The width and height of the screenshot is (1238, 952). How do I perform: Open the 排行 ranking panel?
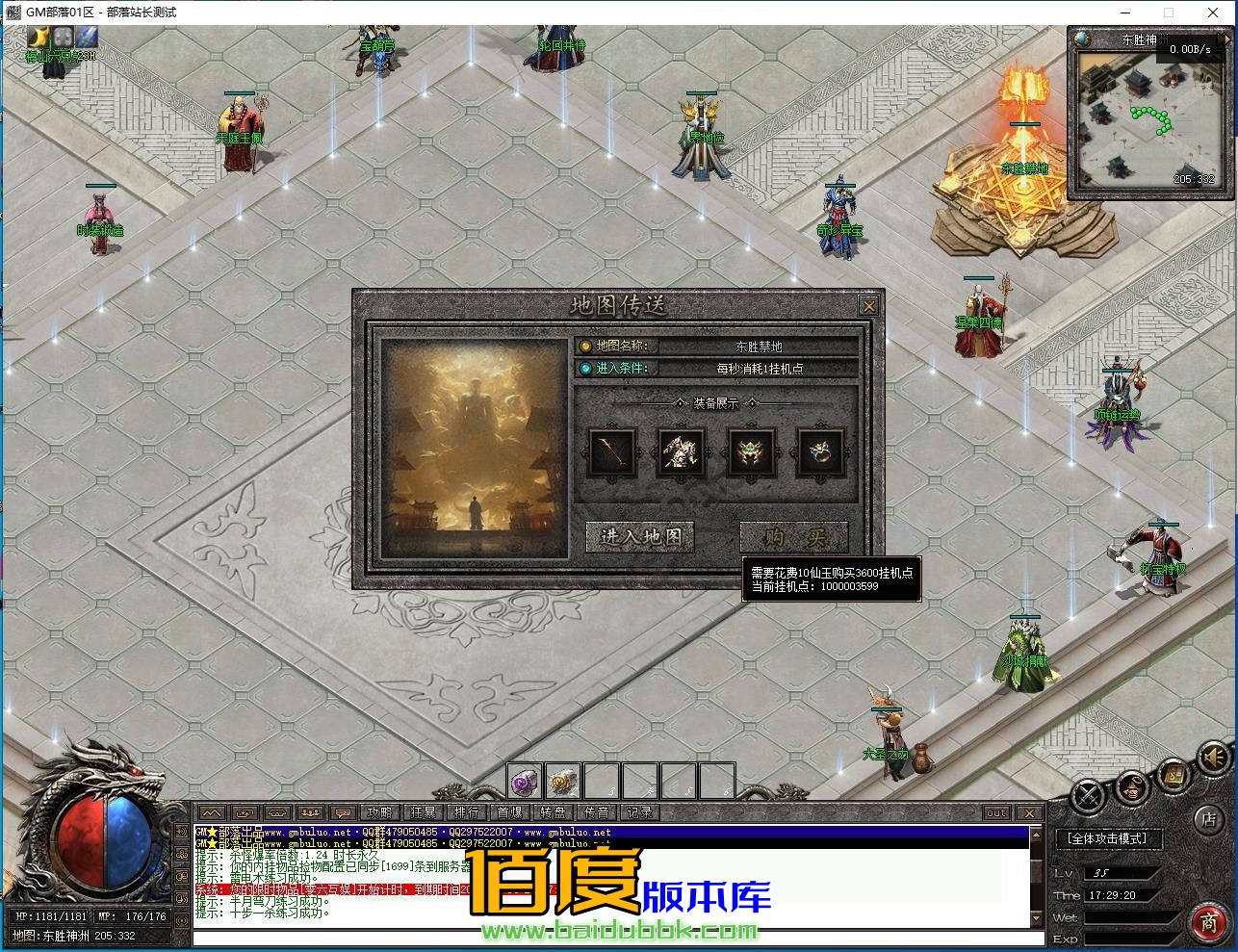click(x=466, y=811)
